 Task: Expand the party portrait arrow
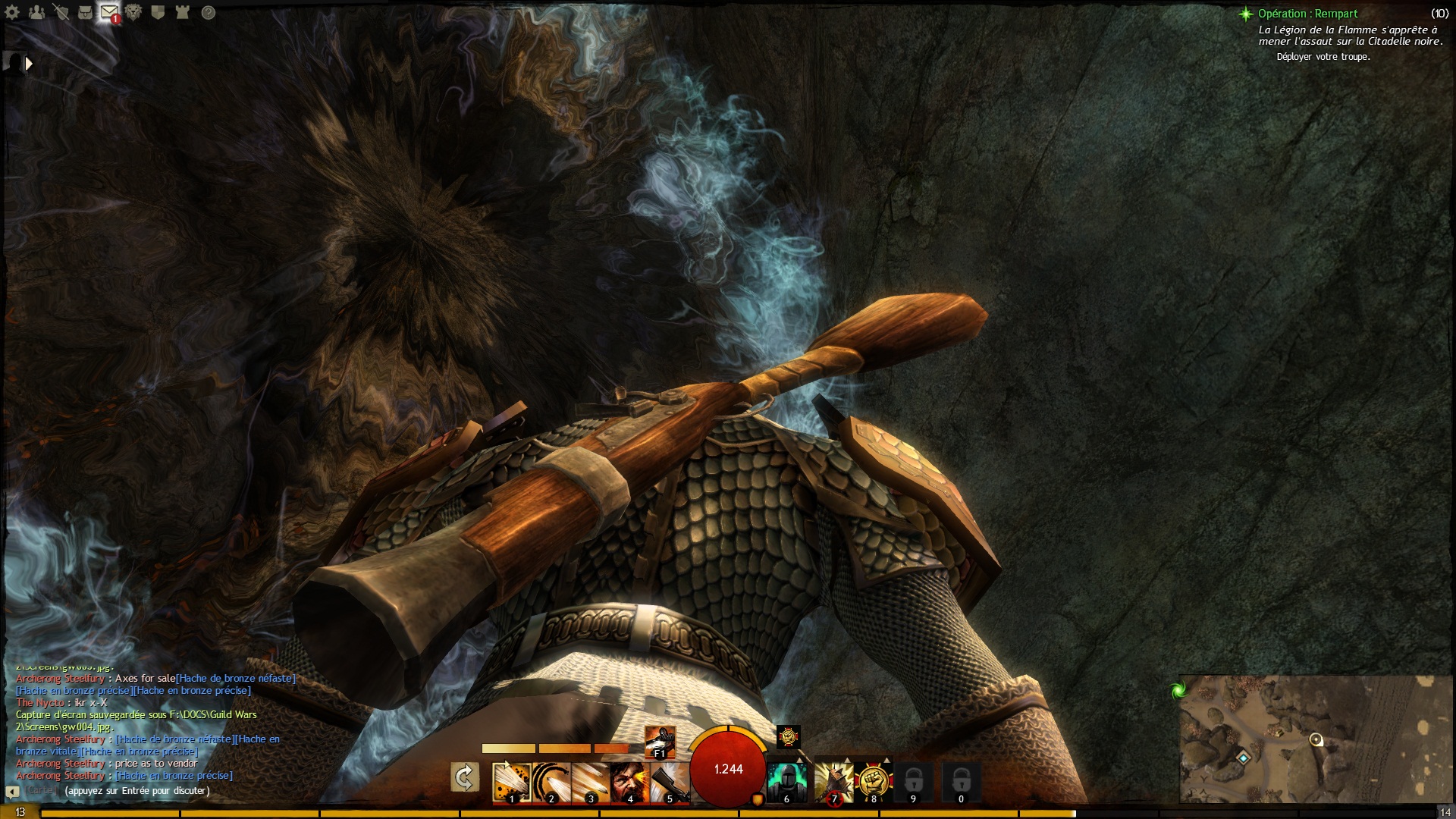(x=29, y=64)
